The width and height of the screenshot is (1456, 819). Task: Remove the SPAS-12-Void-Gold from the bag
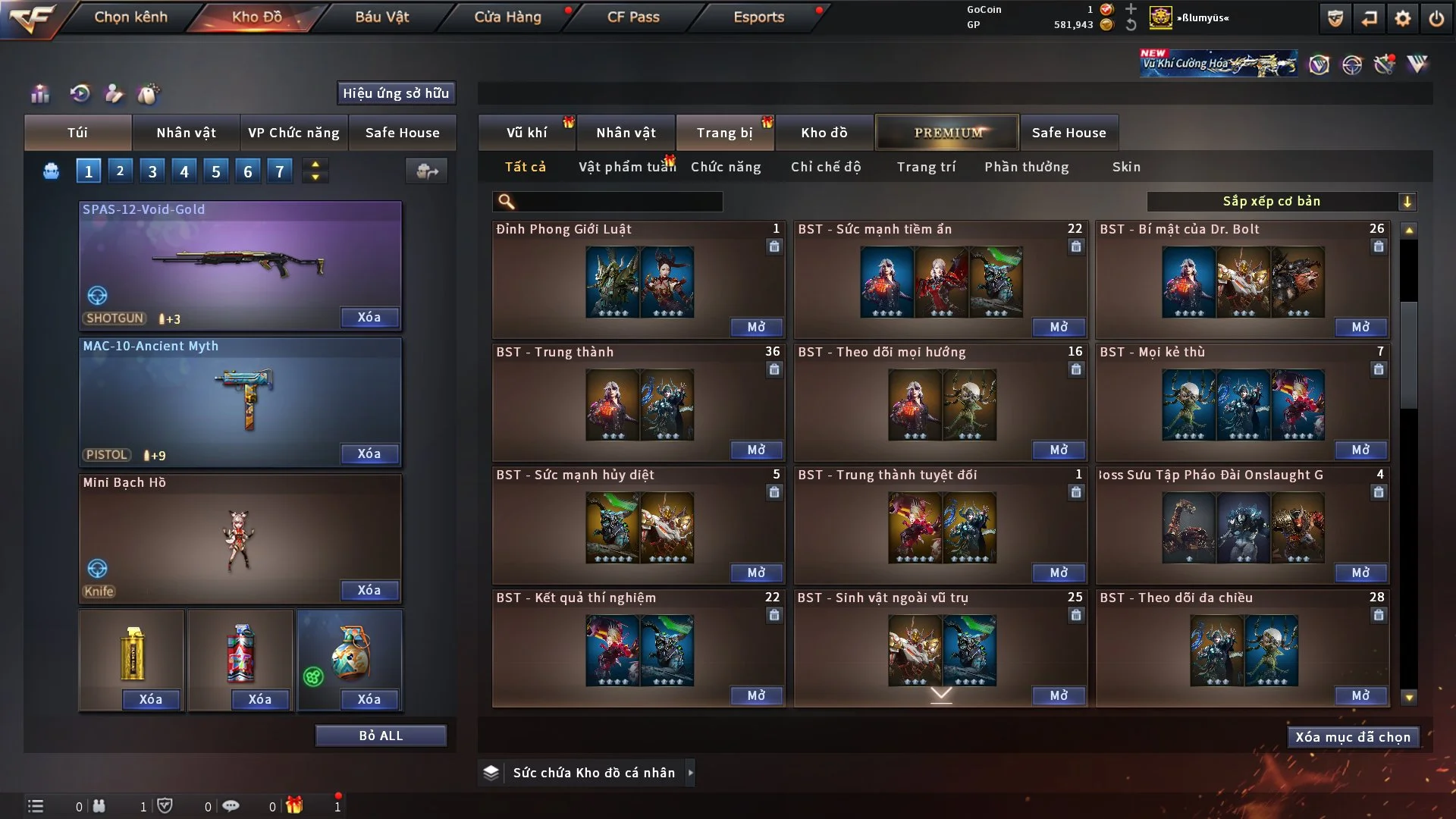(x=369, y=317)
